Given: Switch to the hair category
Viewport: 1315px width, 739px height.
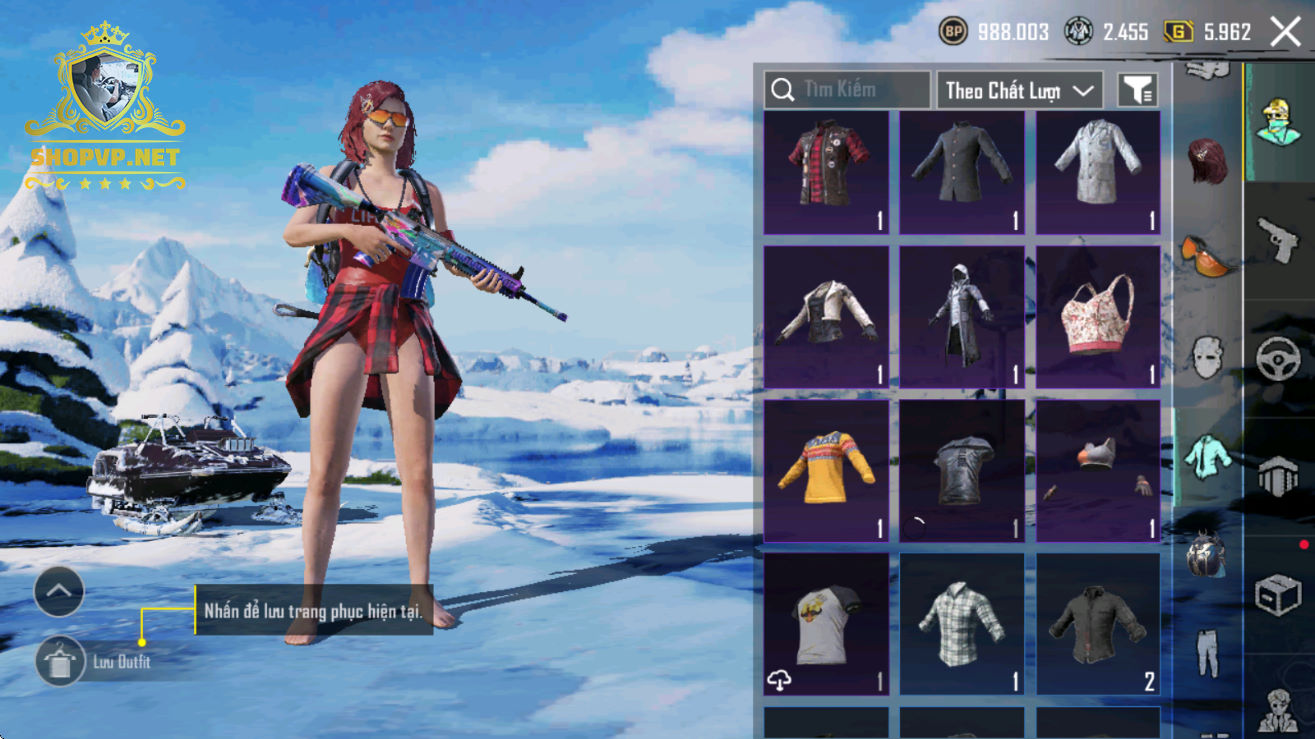Looking at the screenshot, I should 1207,162.
